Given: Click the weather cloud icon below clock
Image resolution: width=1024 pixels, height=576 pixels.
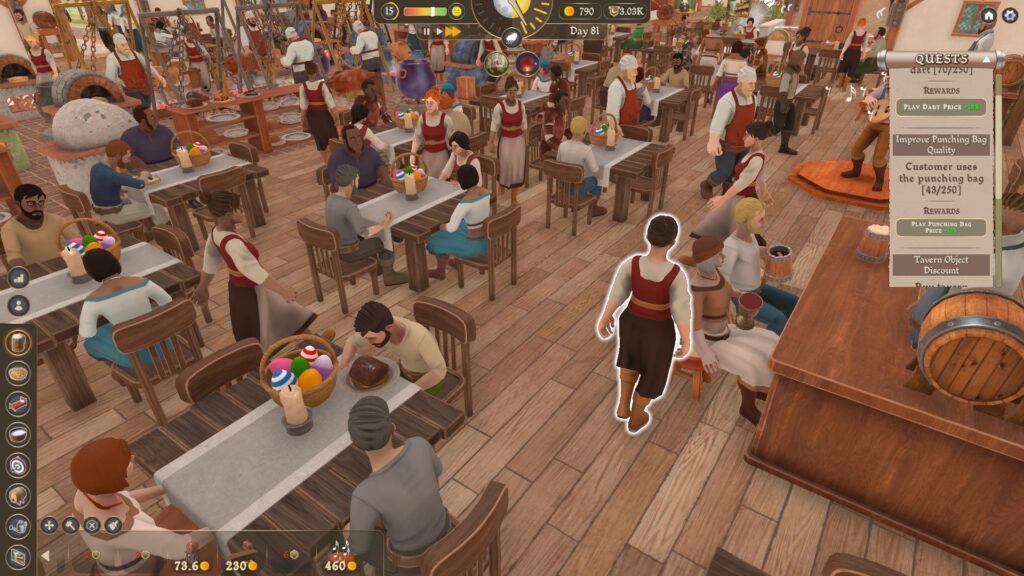Looking at the screenshot, I should (512, 36).
